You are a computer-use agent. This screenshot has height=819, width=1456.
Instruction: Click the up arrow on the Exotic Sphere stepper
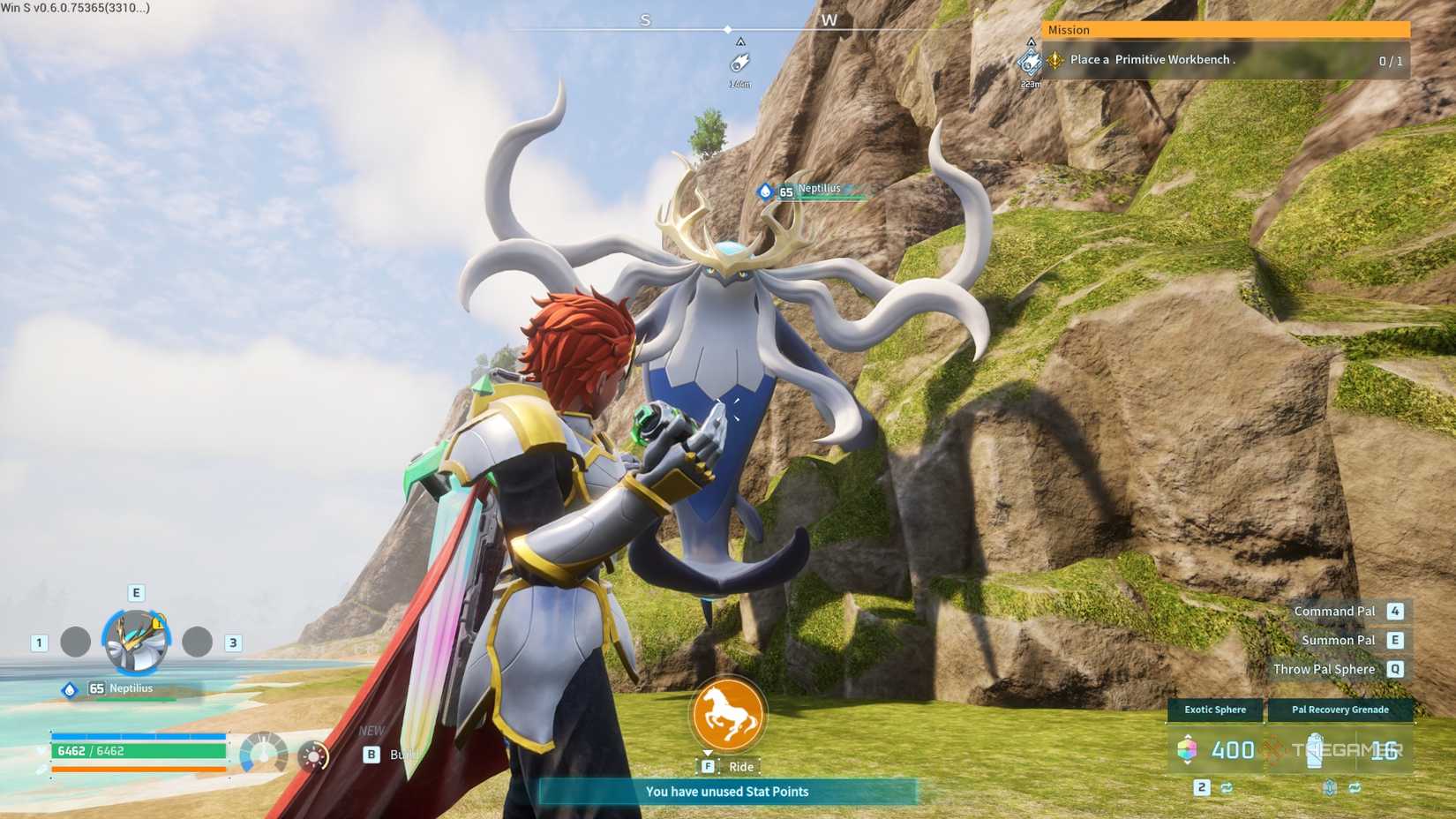coord(1188,736)
